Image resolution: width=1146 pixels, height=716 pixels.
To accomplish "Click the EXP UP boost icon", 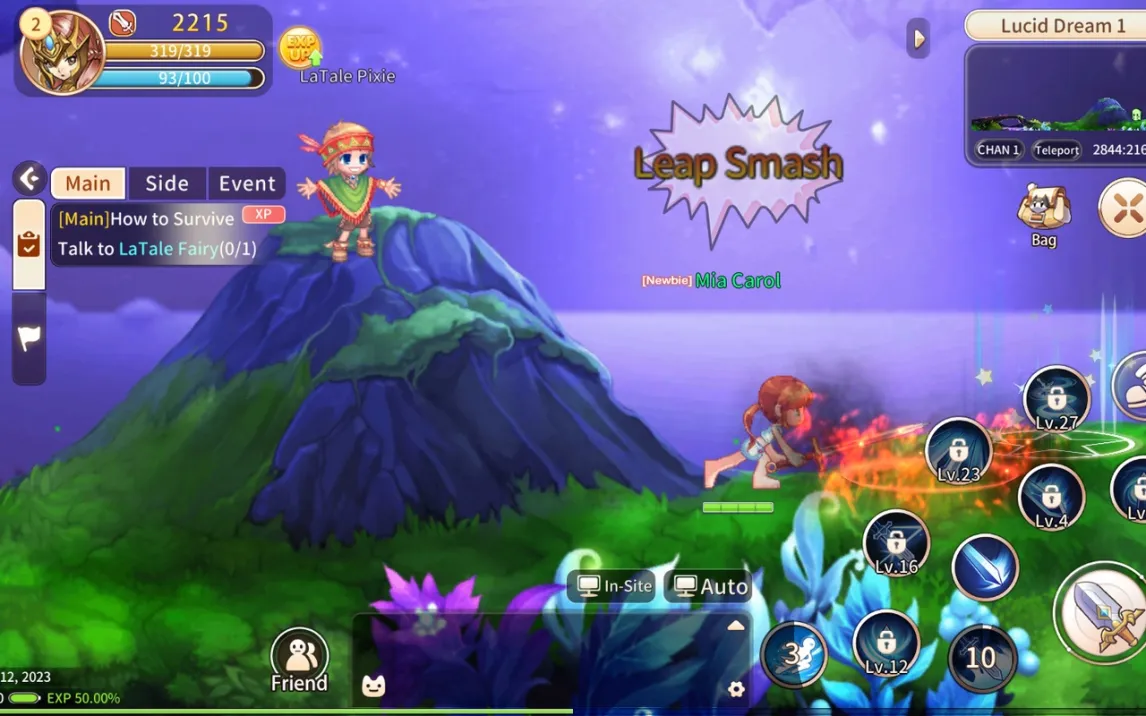I will (300, 46).
